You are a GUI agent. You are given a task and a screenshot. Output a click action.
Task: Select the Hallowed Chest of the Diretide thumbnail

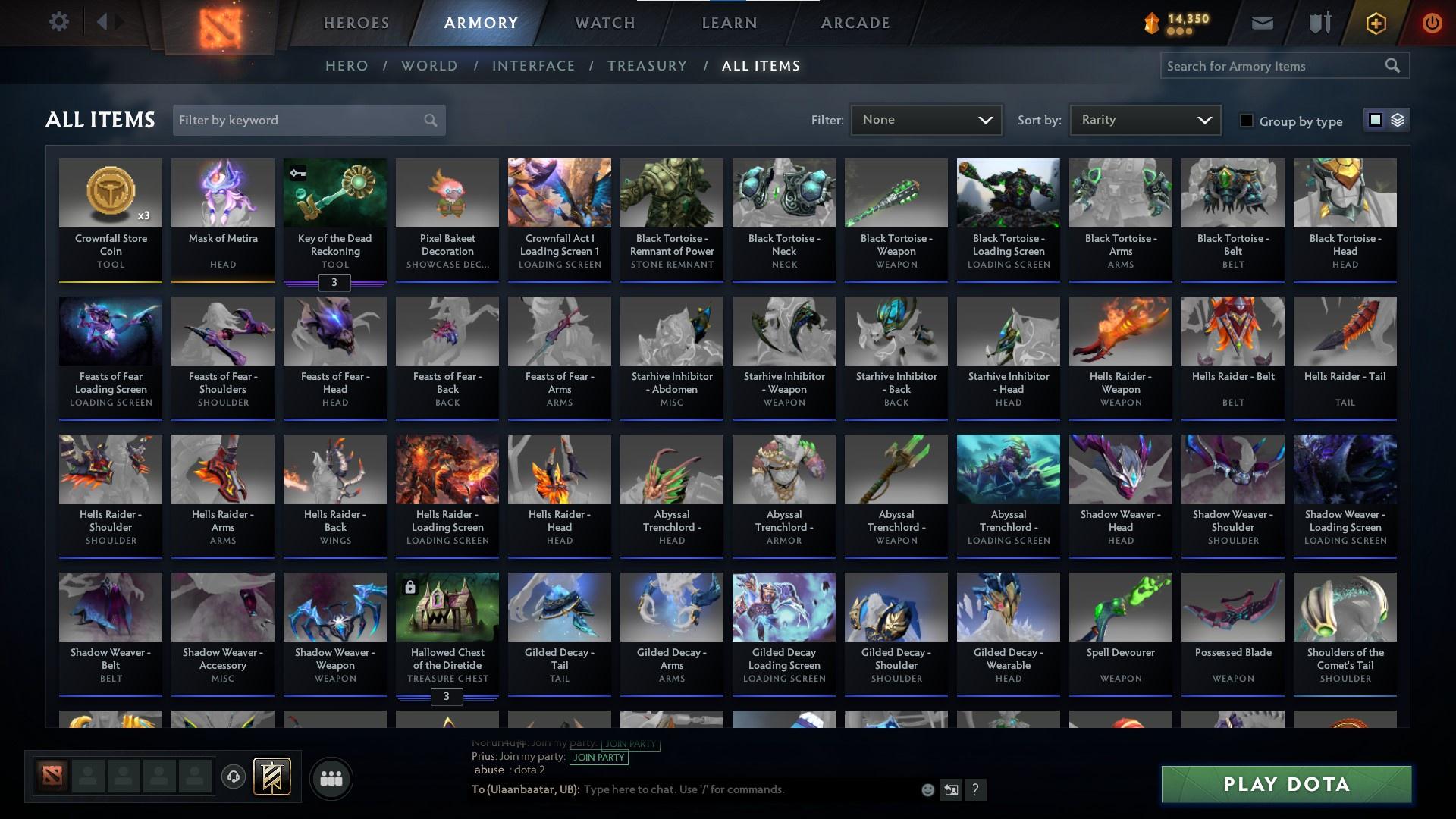[x=447, y=607]
